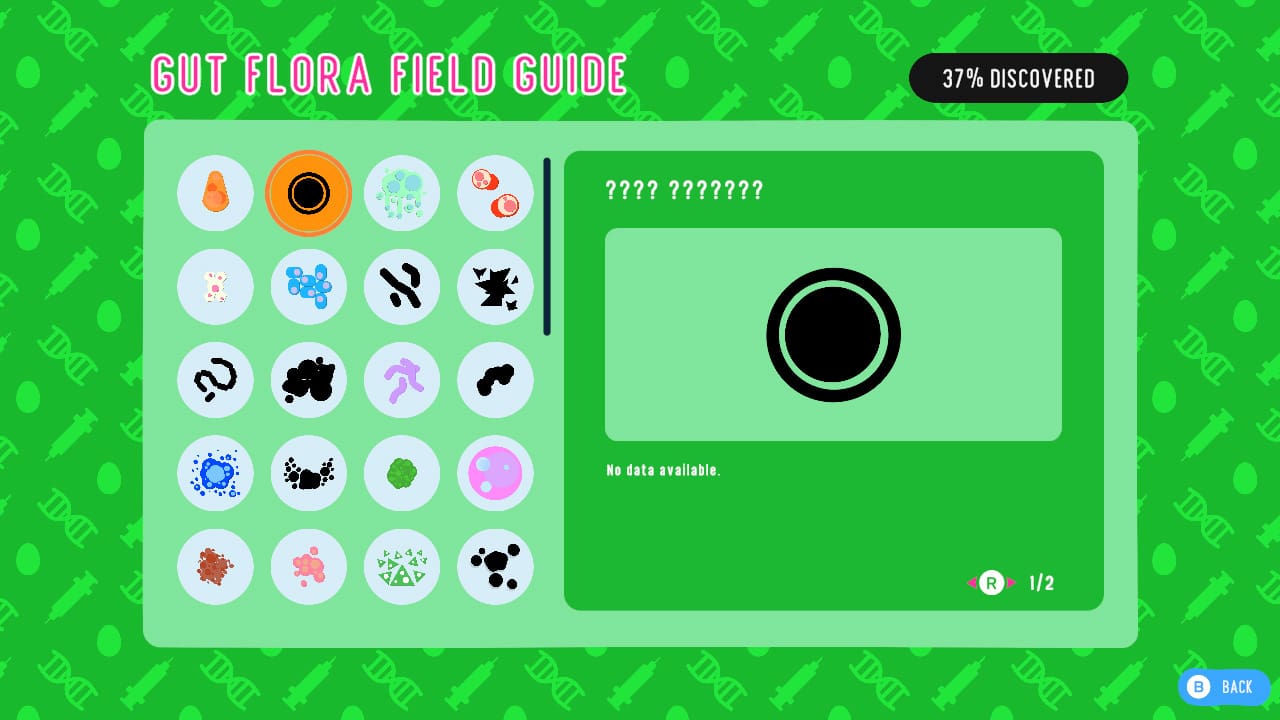1280x720 pixels.
Task: Select the red double-cell microbe
Action: (x=495, y=193)
